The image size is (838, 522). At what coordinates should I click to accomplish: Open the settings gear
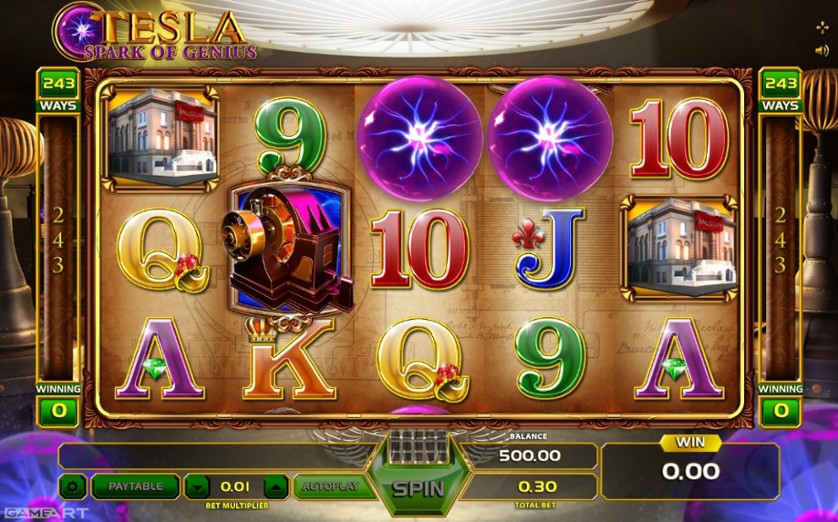coord(73,487)
